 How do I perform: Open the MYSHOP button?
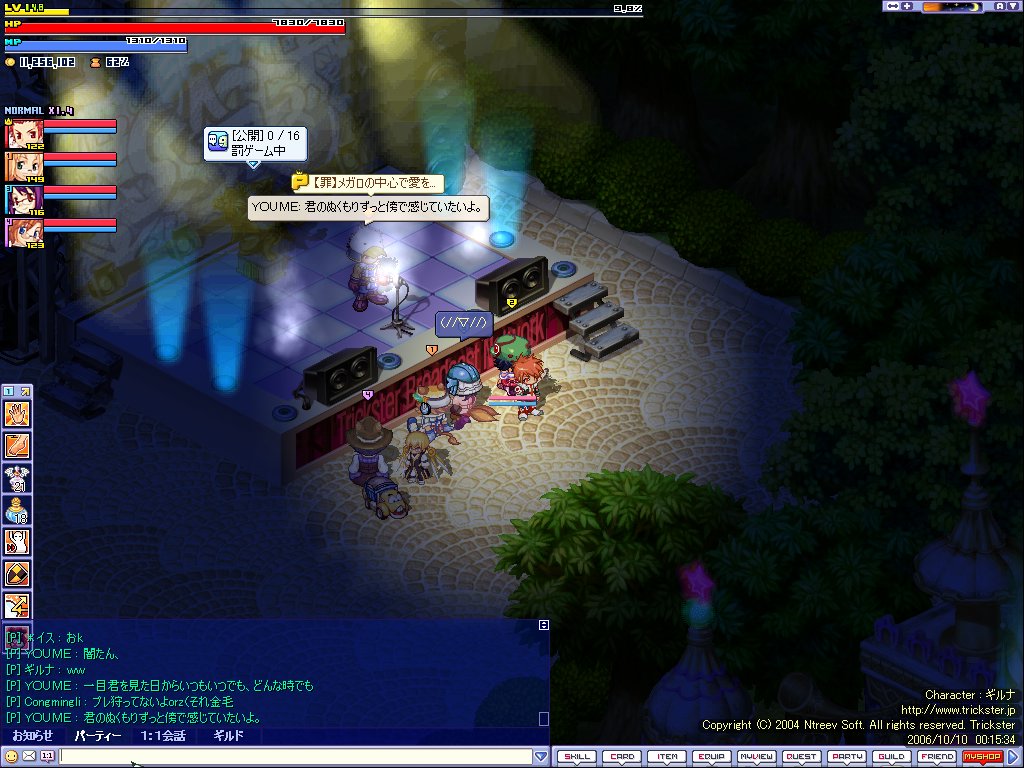tap(982, 757)
